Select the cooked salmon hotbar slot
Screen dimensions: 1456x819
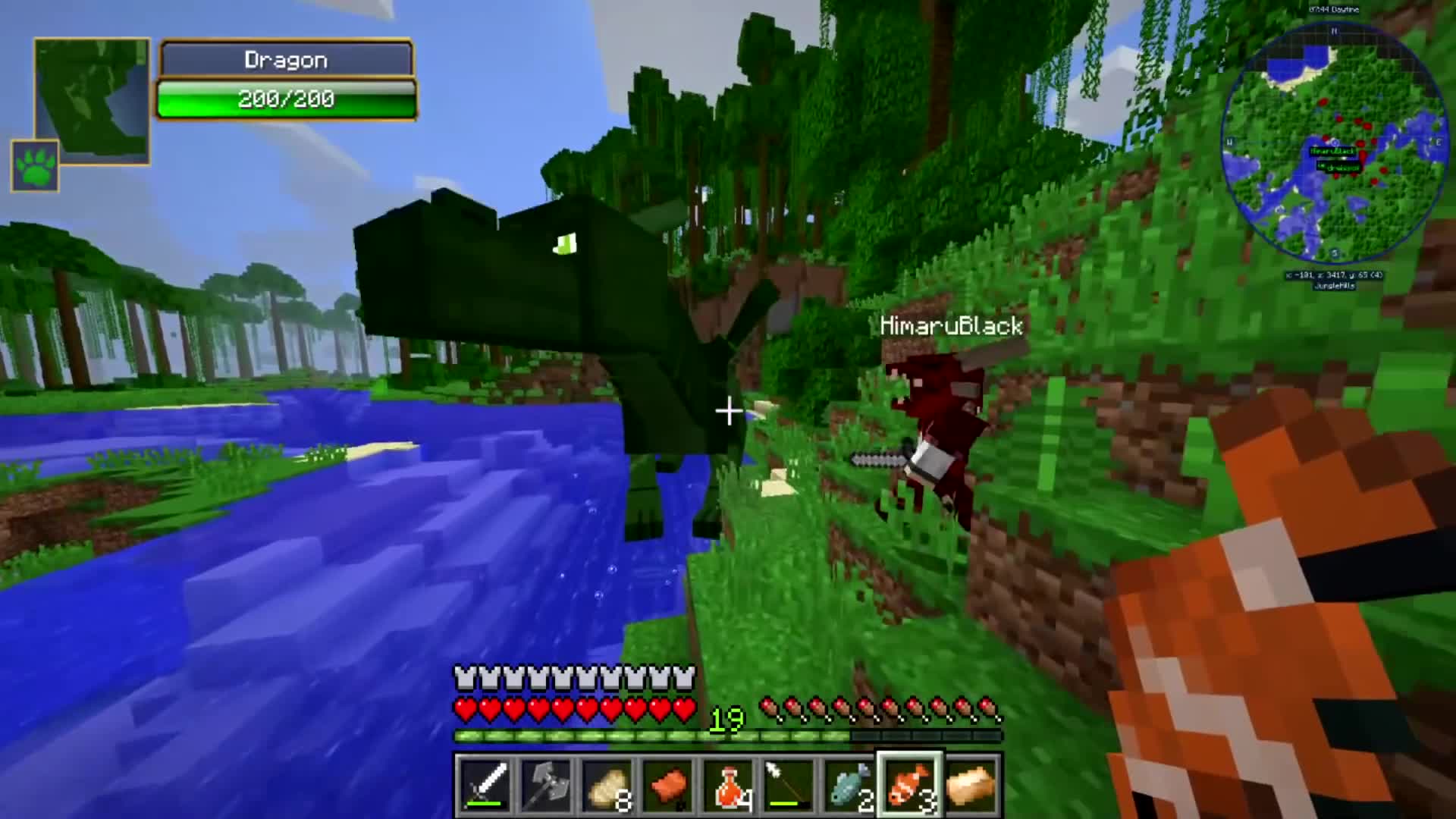[x=668, y=784]
